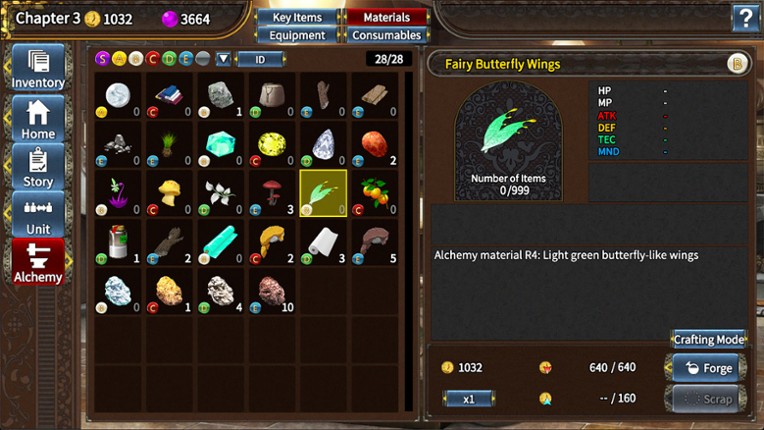
Task: Go to the Inventory side menu
Action: pos(38,67)
